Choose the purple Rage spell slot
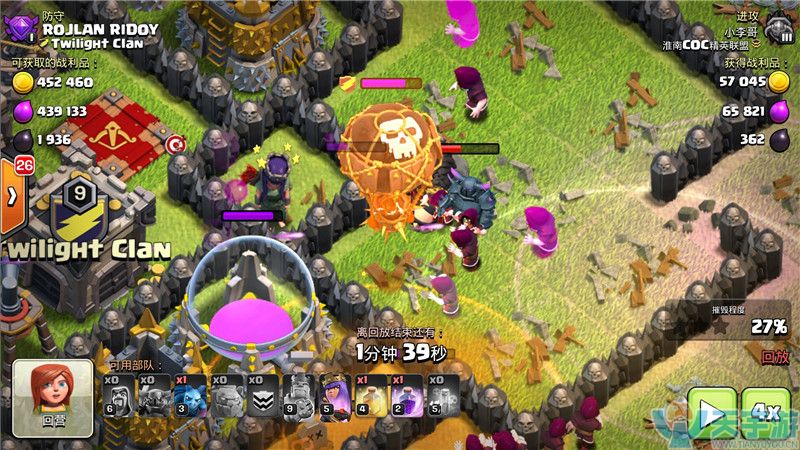The width and height of the screenshot is (800, 450). (404, 396)
